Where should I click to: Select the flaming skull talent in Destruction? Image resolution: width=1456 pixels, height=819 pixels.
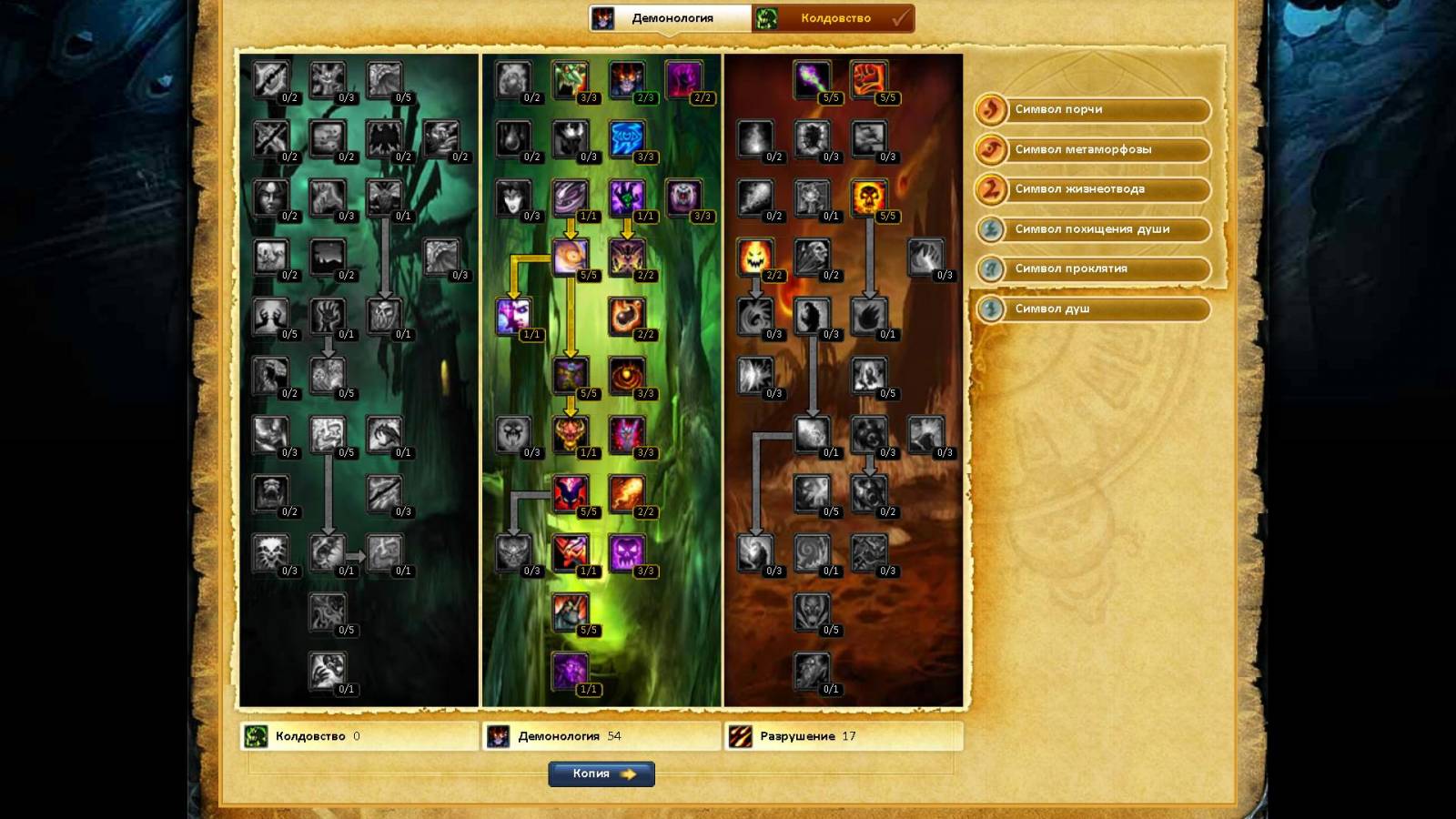[x=869, y=197]
